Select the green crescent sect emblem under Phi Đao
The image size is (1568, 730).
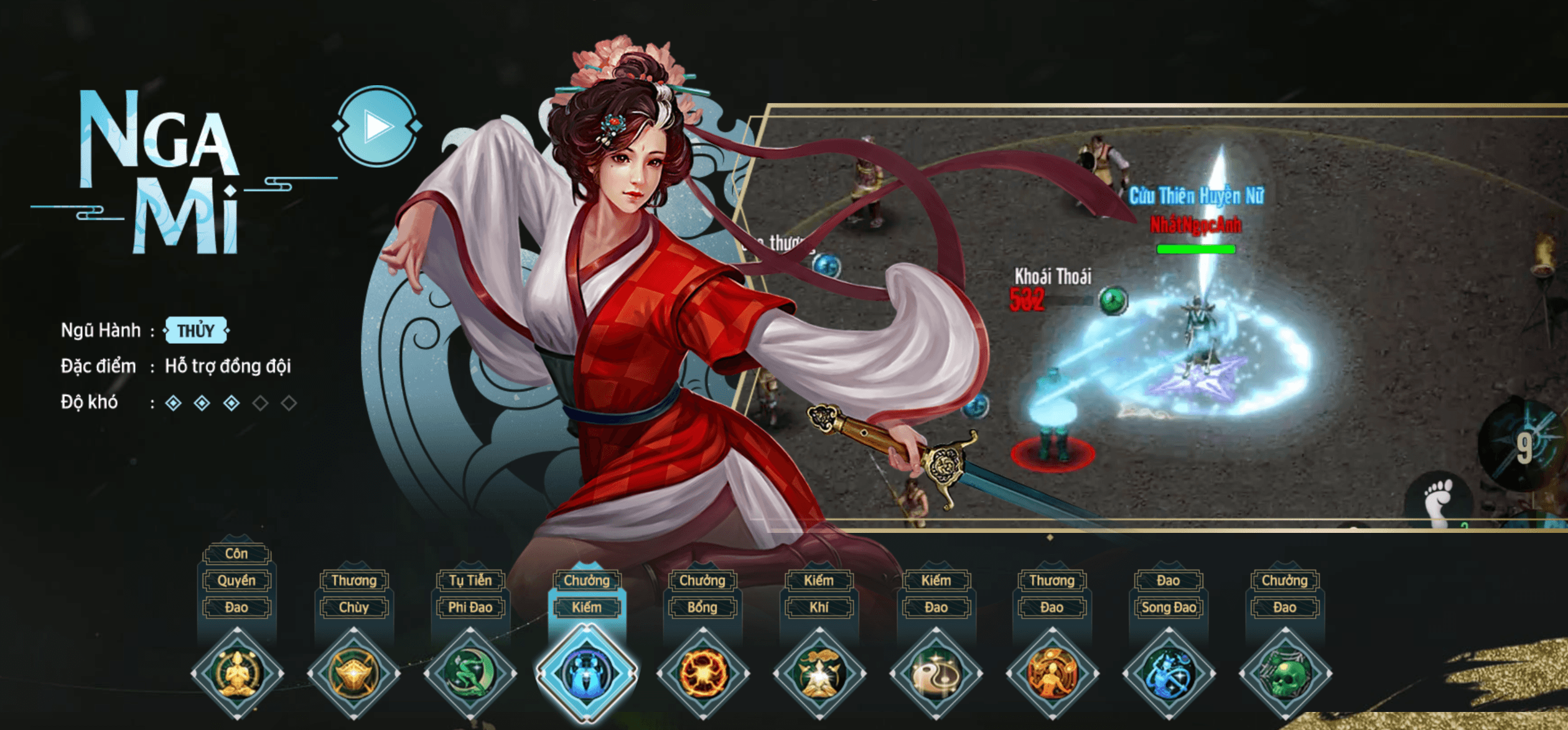pyautogui.click(x=471, y=674)
